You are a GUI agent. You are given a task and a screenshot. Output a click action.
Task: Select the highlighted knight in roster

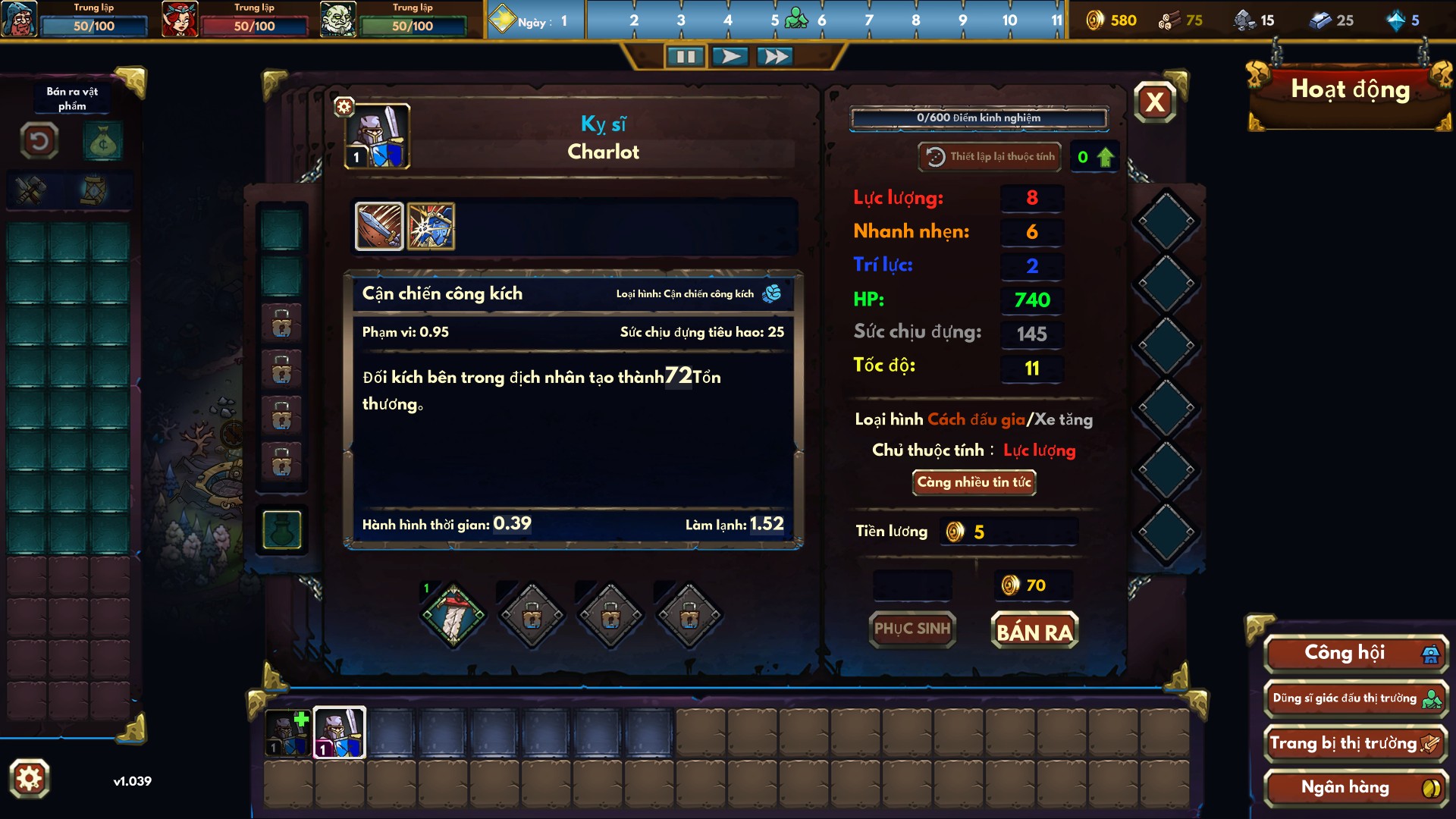pyautogui.click(x=339, y=733)
